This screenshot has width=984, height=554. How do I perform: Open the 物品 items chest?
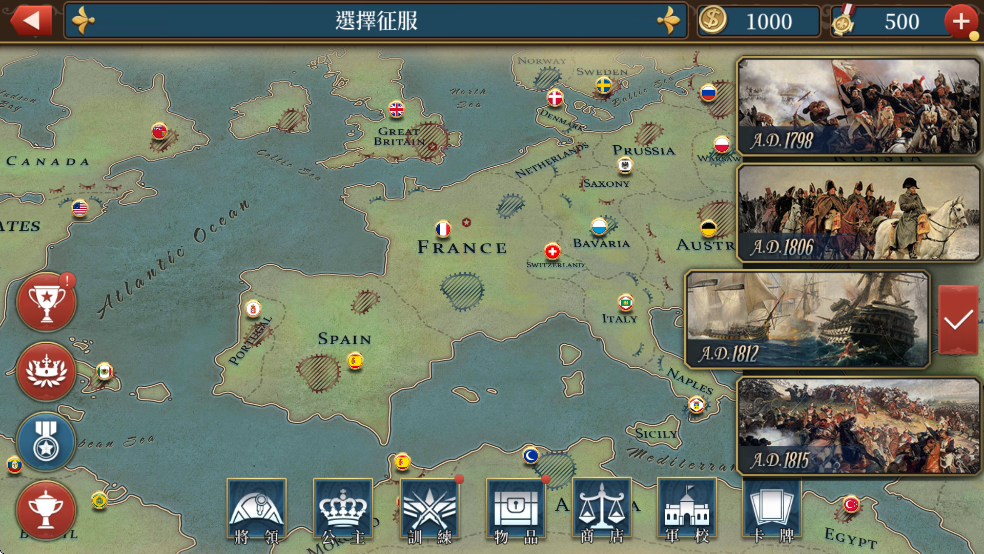(x=516, y=509)
